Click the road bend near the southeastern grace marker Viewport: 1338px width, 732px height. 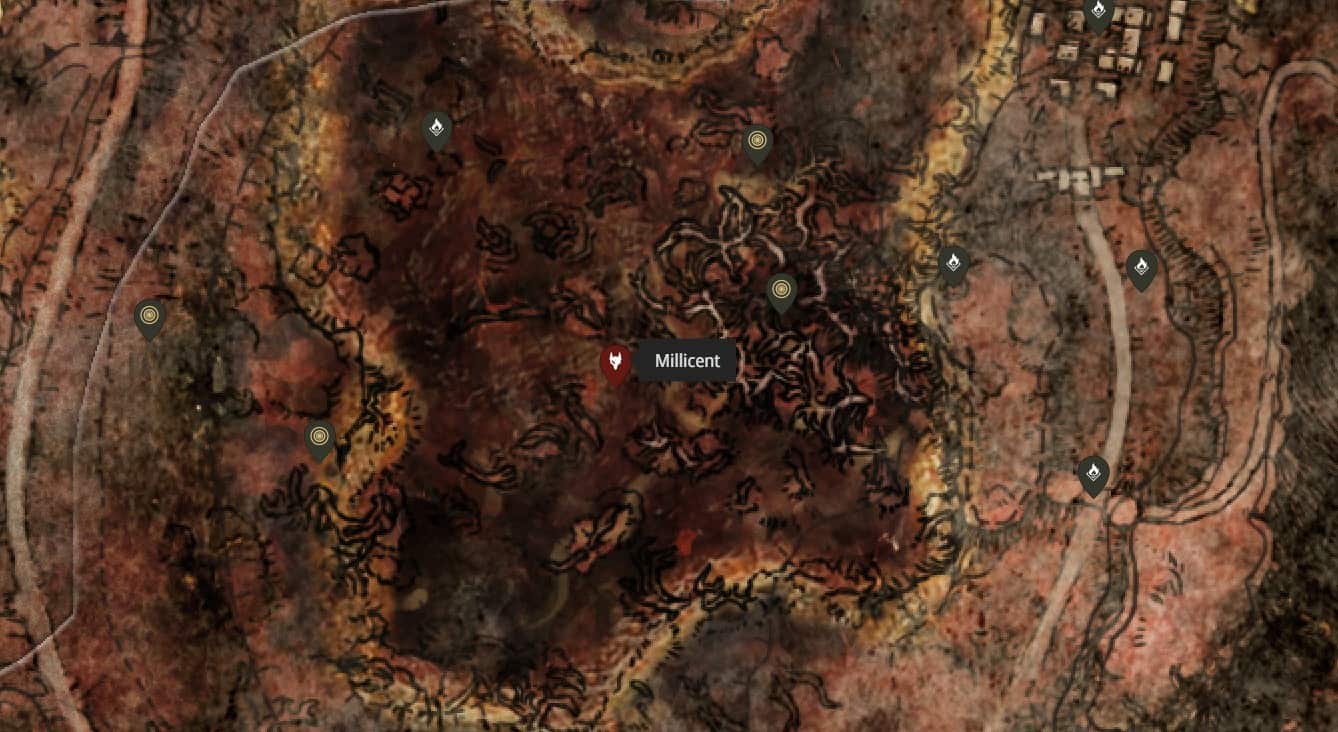(x=1120, y=510)
